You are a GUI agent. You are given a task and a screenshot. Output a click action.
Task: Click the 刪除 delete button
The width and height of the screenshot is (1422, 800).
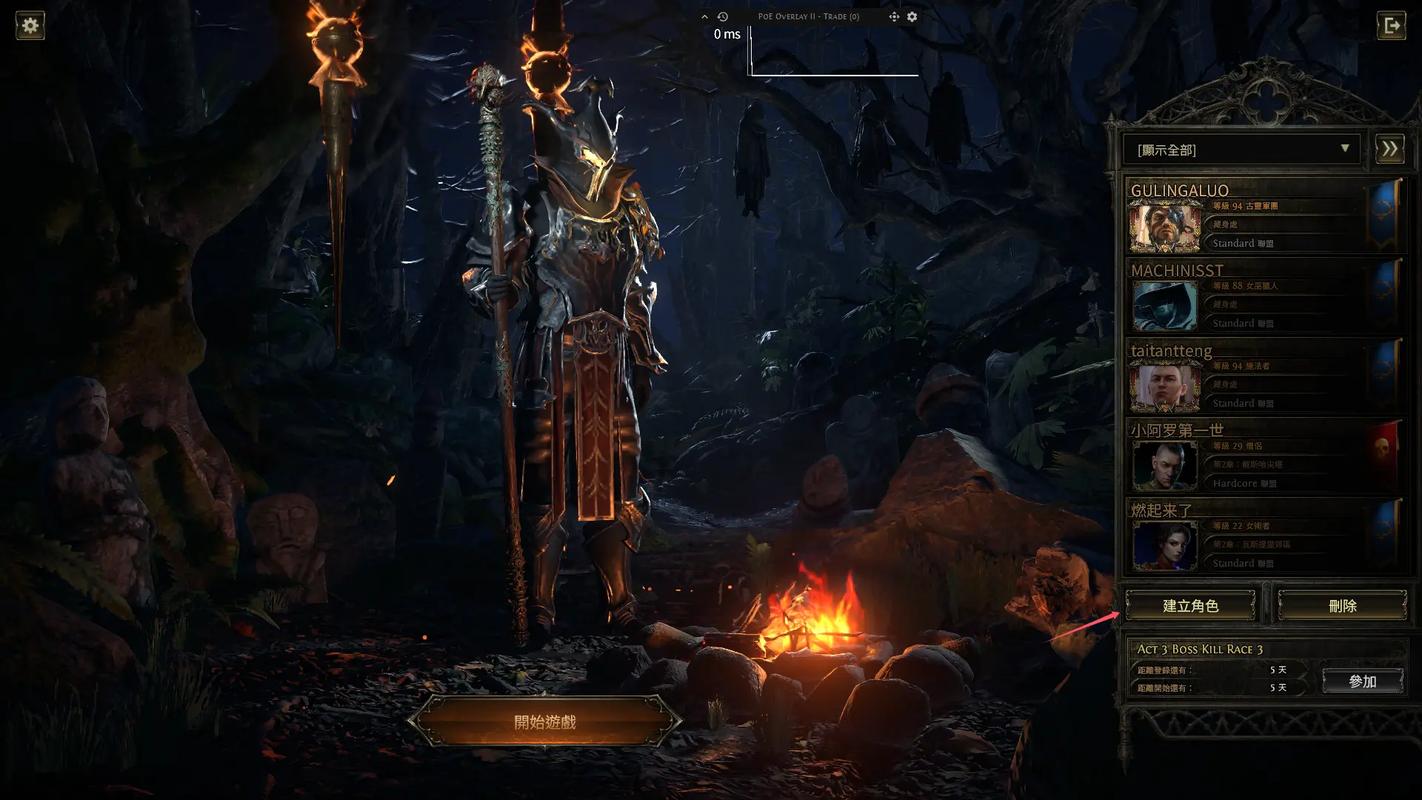click(1342, 605)
